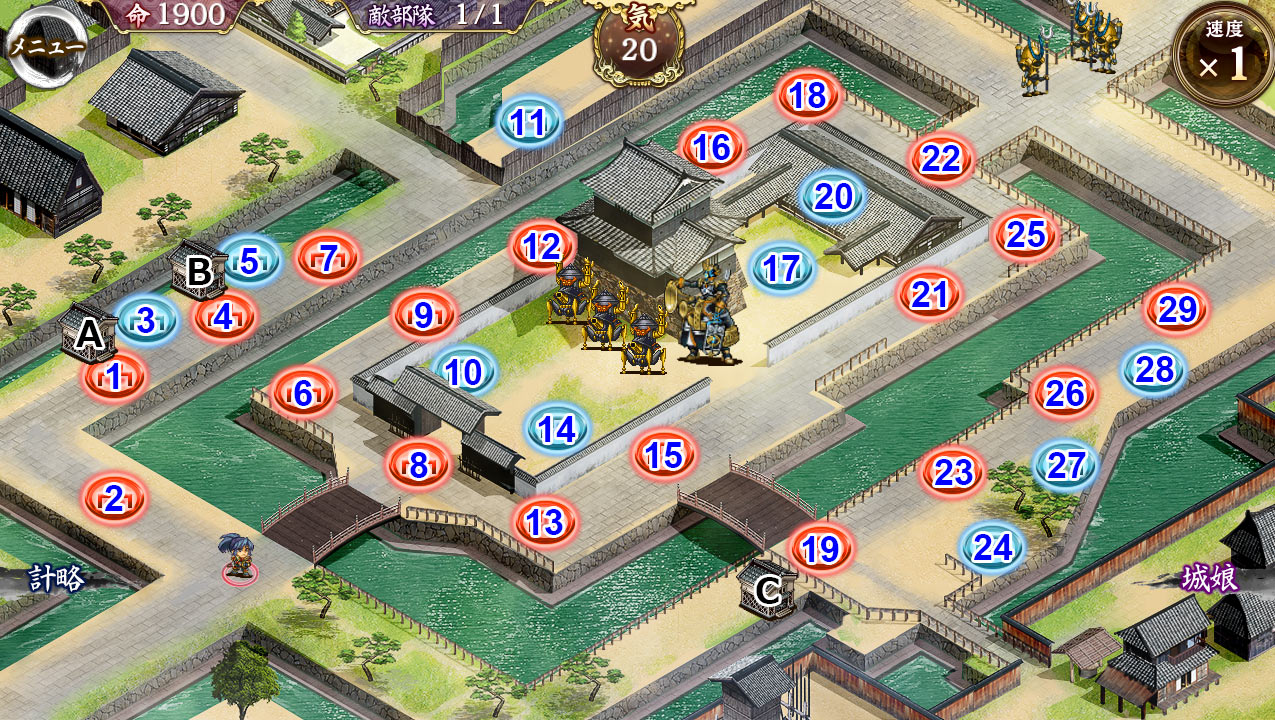
Task: Pick red placement tile number 15
Action: coord(664,455)
